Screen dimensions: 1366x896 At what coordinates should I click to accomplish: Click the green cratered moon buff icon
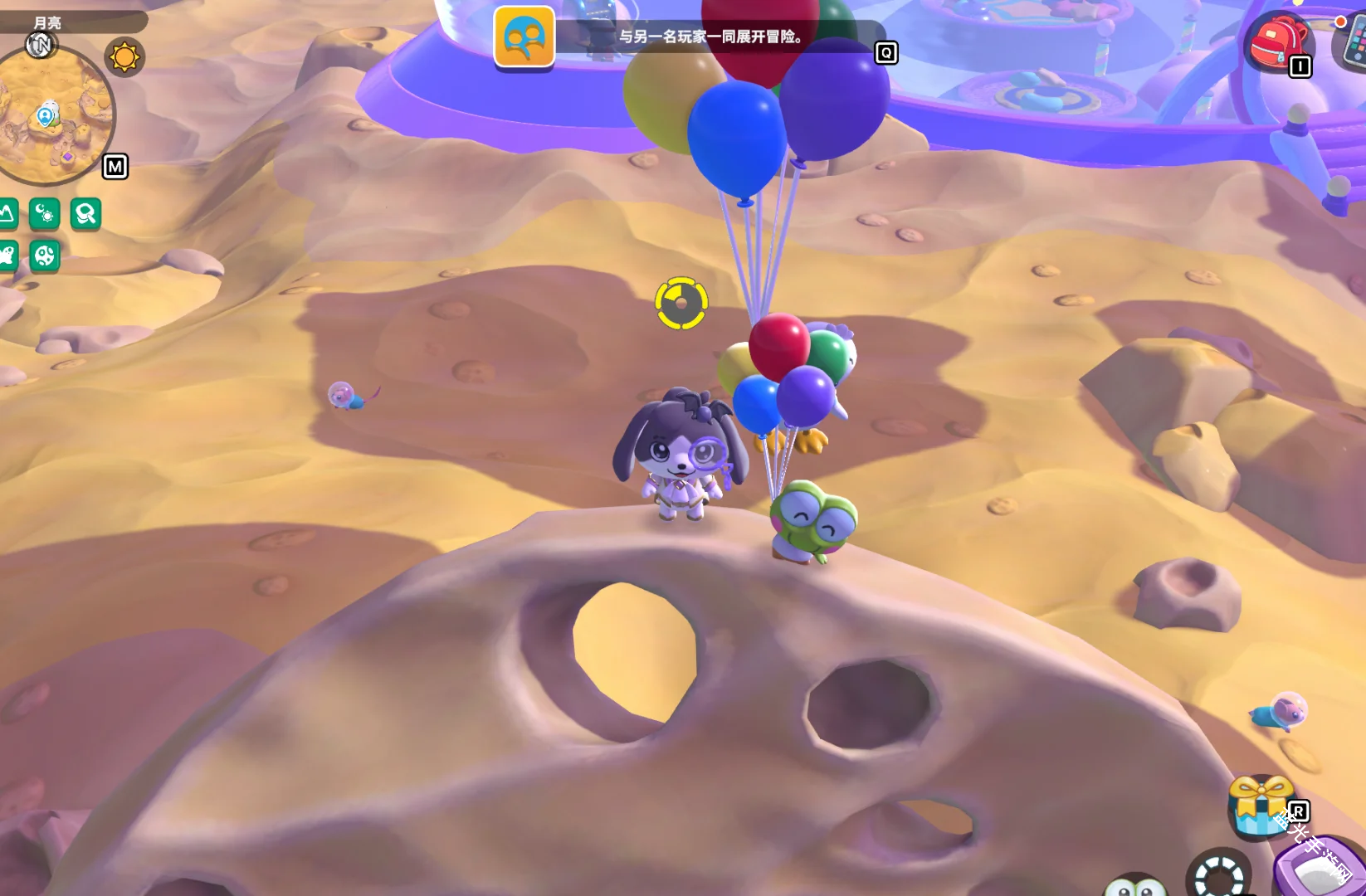pyautogui.click(x=45, y=256)
